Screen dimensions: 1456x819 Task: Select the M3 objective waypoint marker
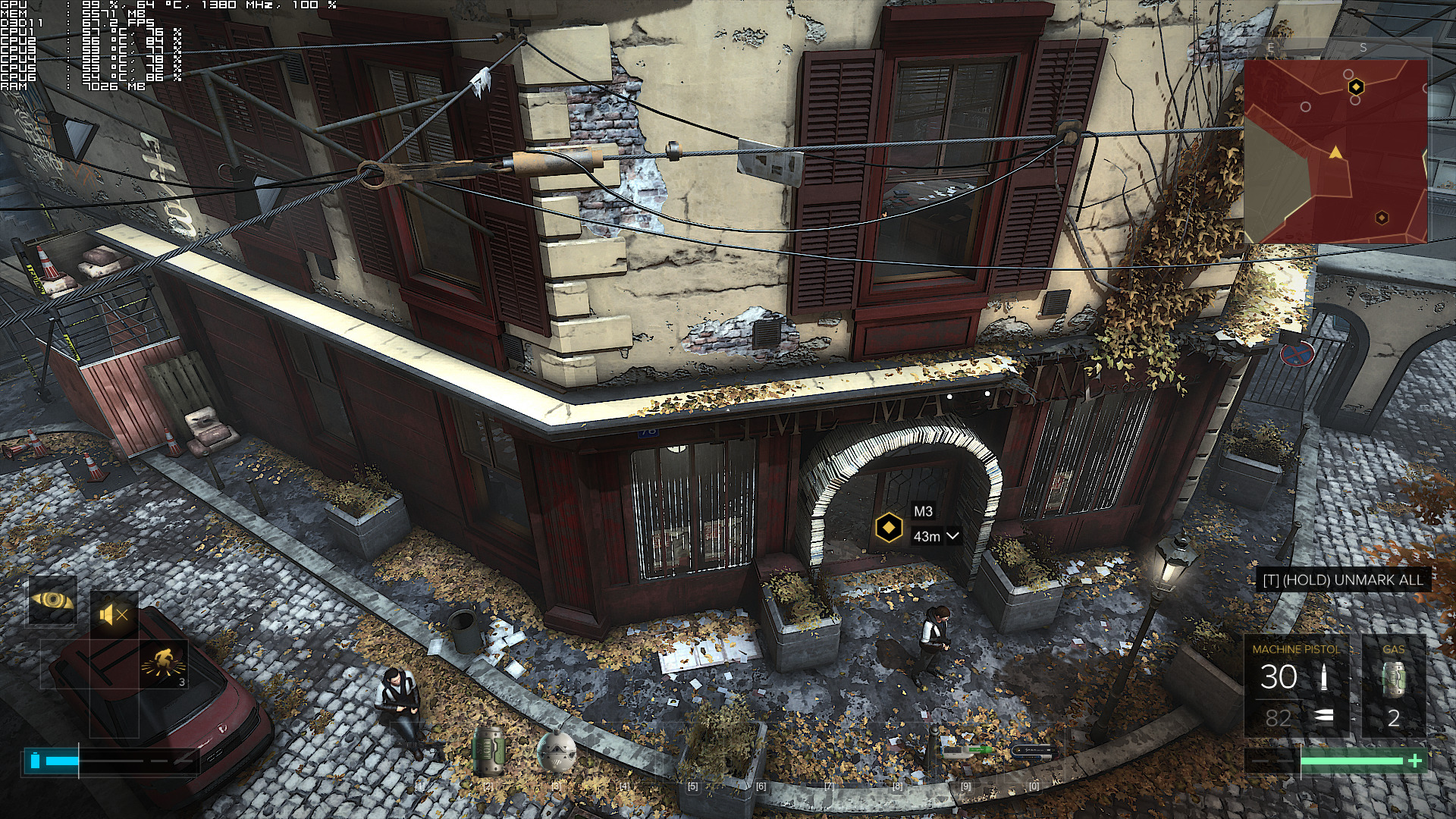889,526
